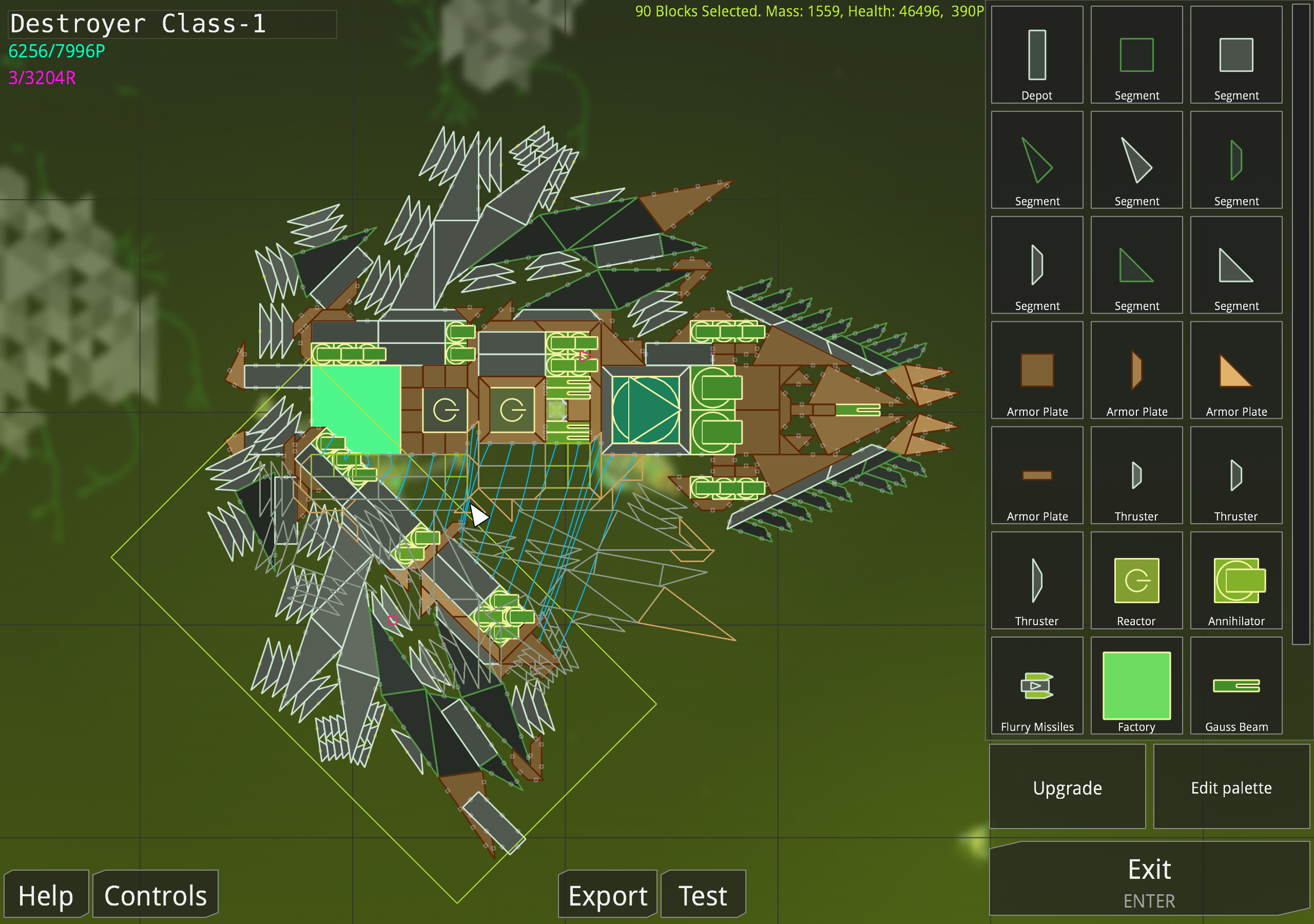Screen dimensions: 1314x924
Task: Open Edit palette
Action: click(1231, 788)
